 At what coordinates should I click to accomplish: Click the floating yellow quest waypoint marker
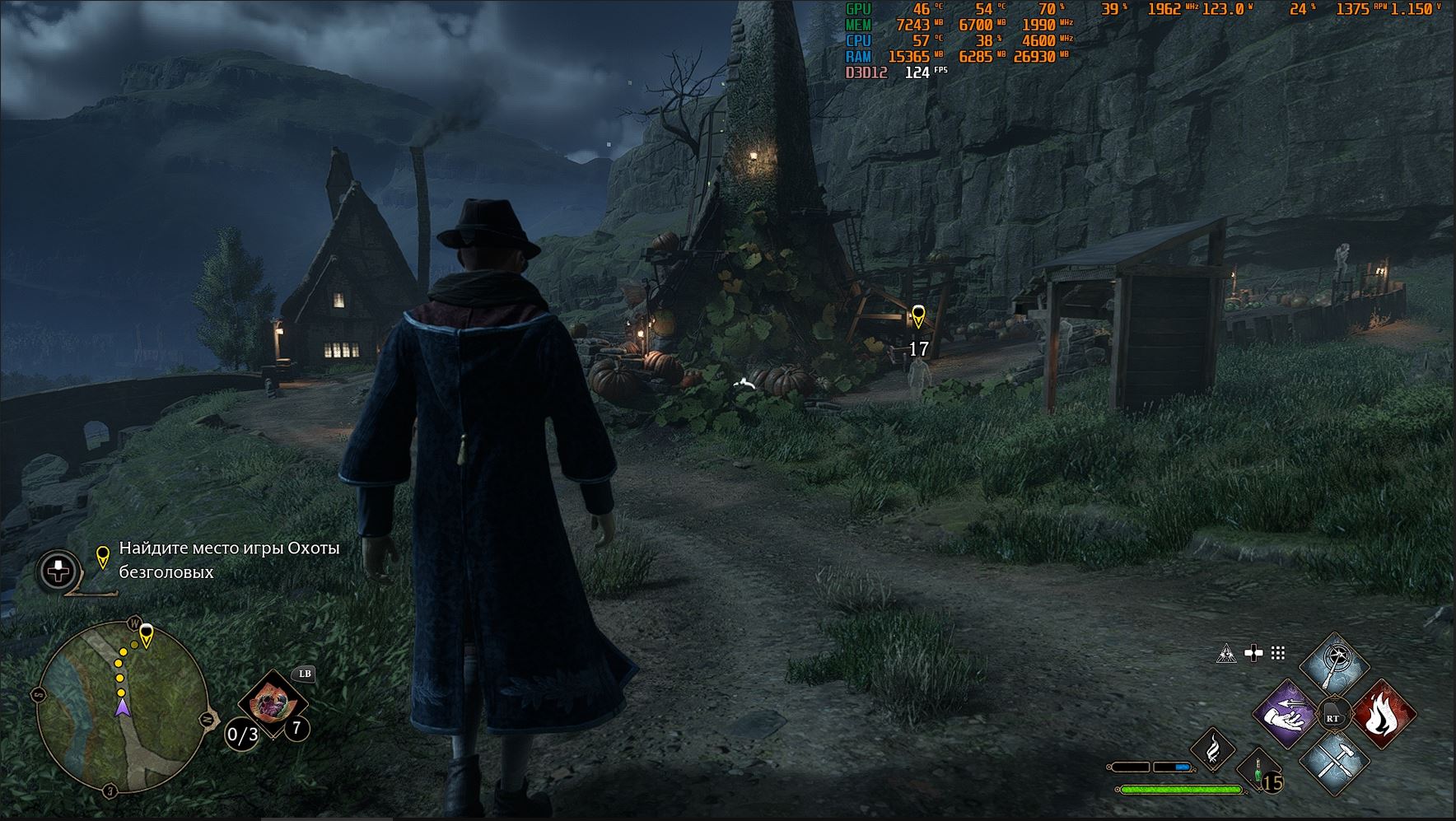(918, 315)
